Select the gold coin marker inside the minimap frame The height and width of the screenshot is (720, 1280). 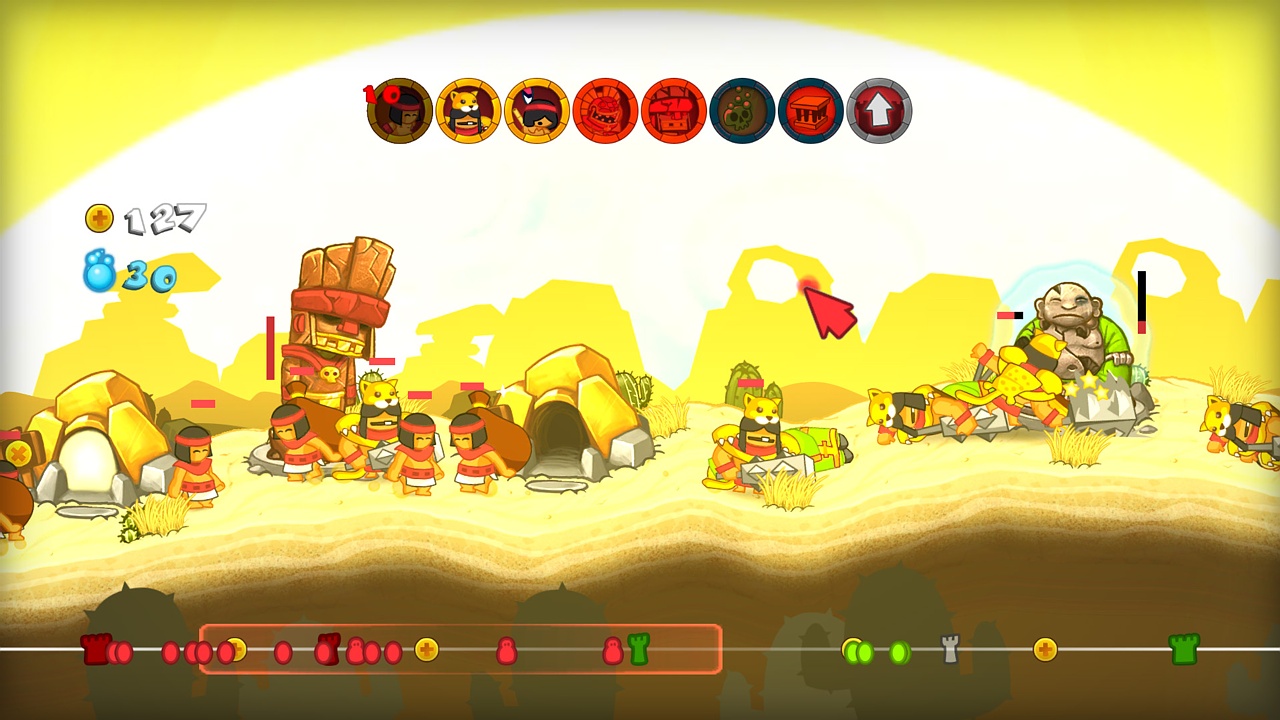point(425,651)
